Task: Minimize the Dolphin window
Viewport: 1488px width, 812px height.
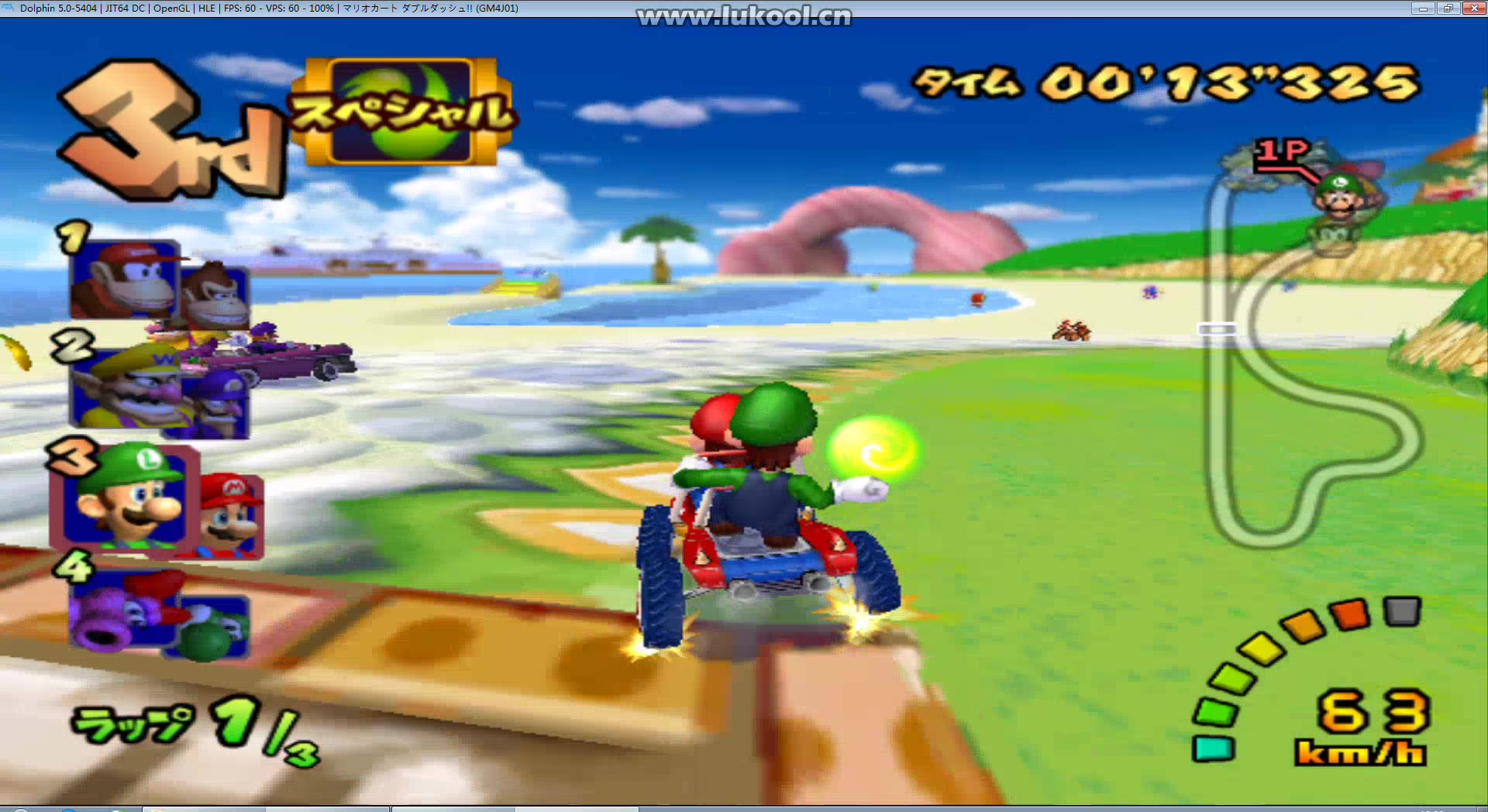Action: tap(1422, 9)
